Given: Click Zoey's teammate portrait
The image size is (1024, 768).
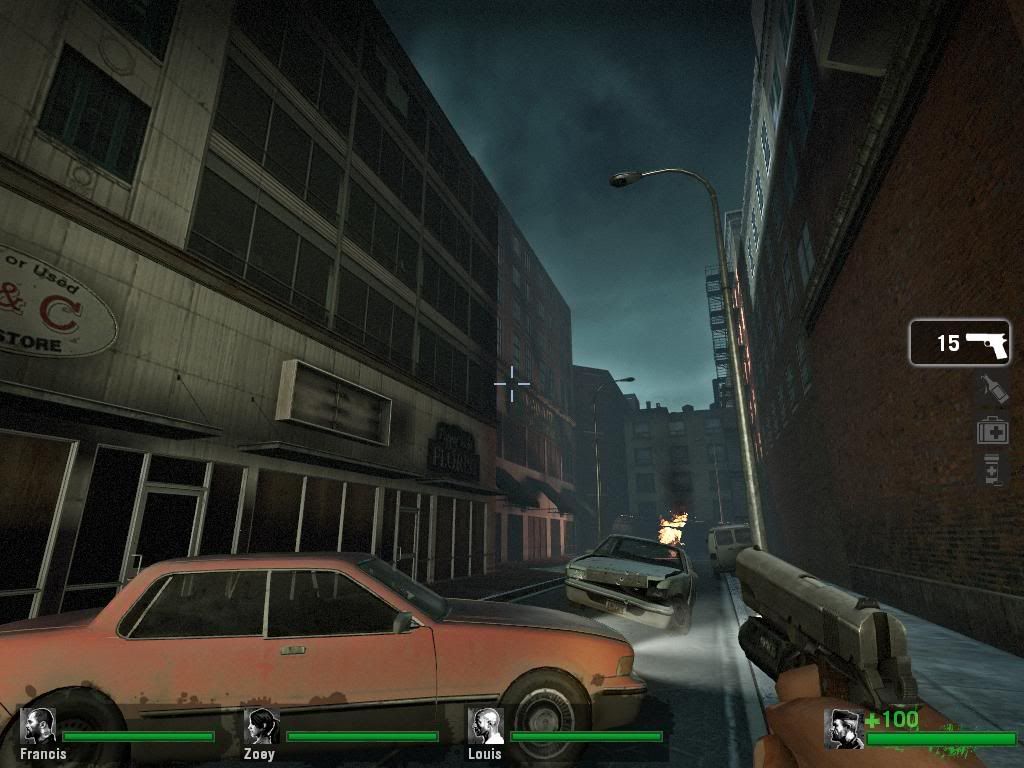Looking at the screenshot, I should (x=262, y=726).
